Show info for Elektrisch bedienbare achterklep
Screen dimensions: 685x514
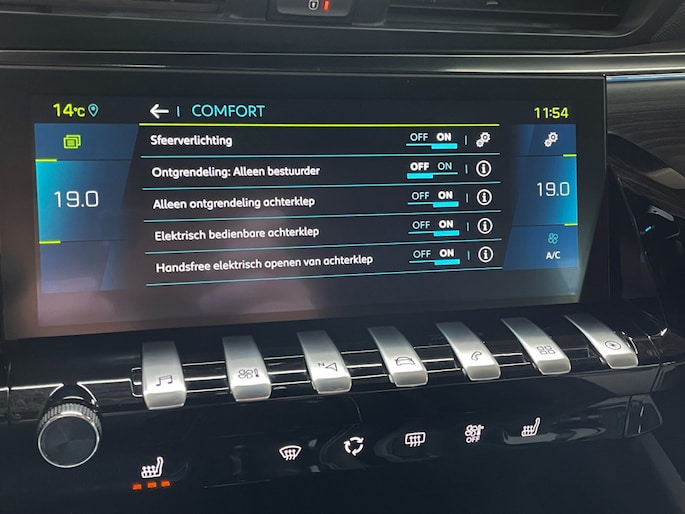(x=485, y=226)
